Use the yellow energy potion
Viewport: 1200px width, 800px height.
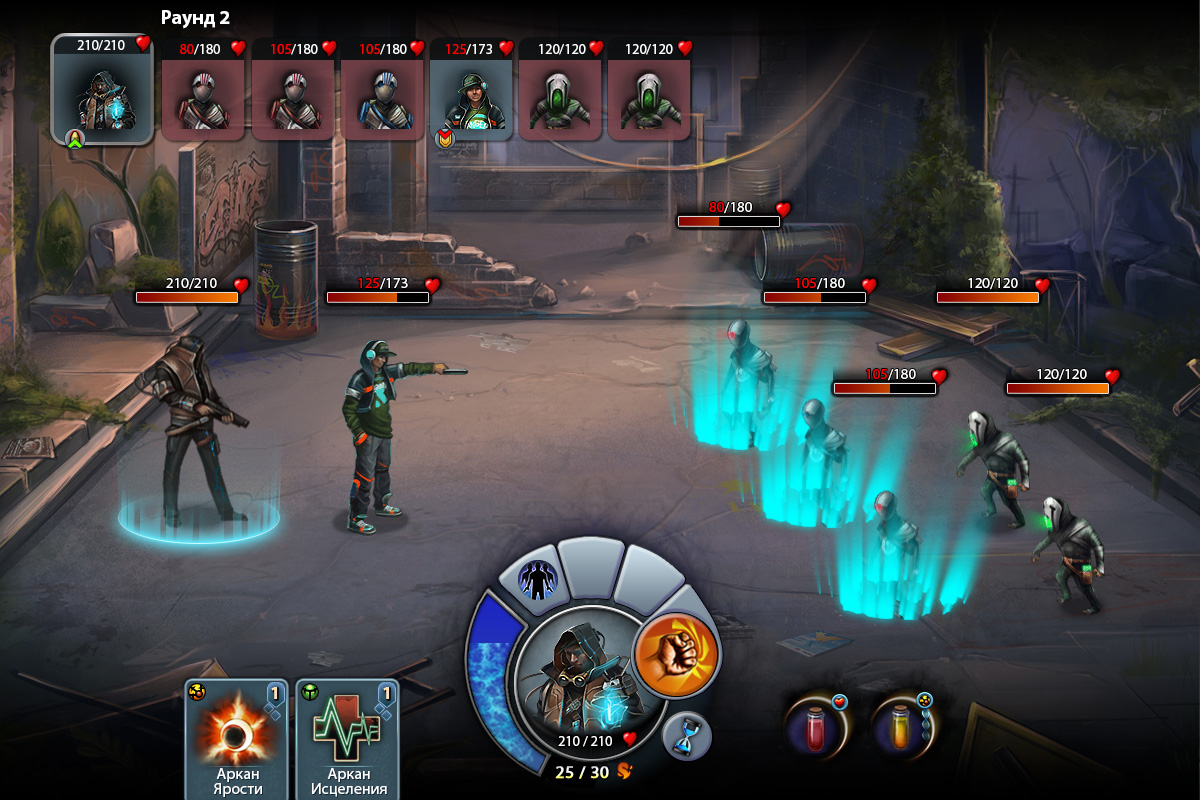pos(900,727)
